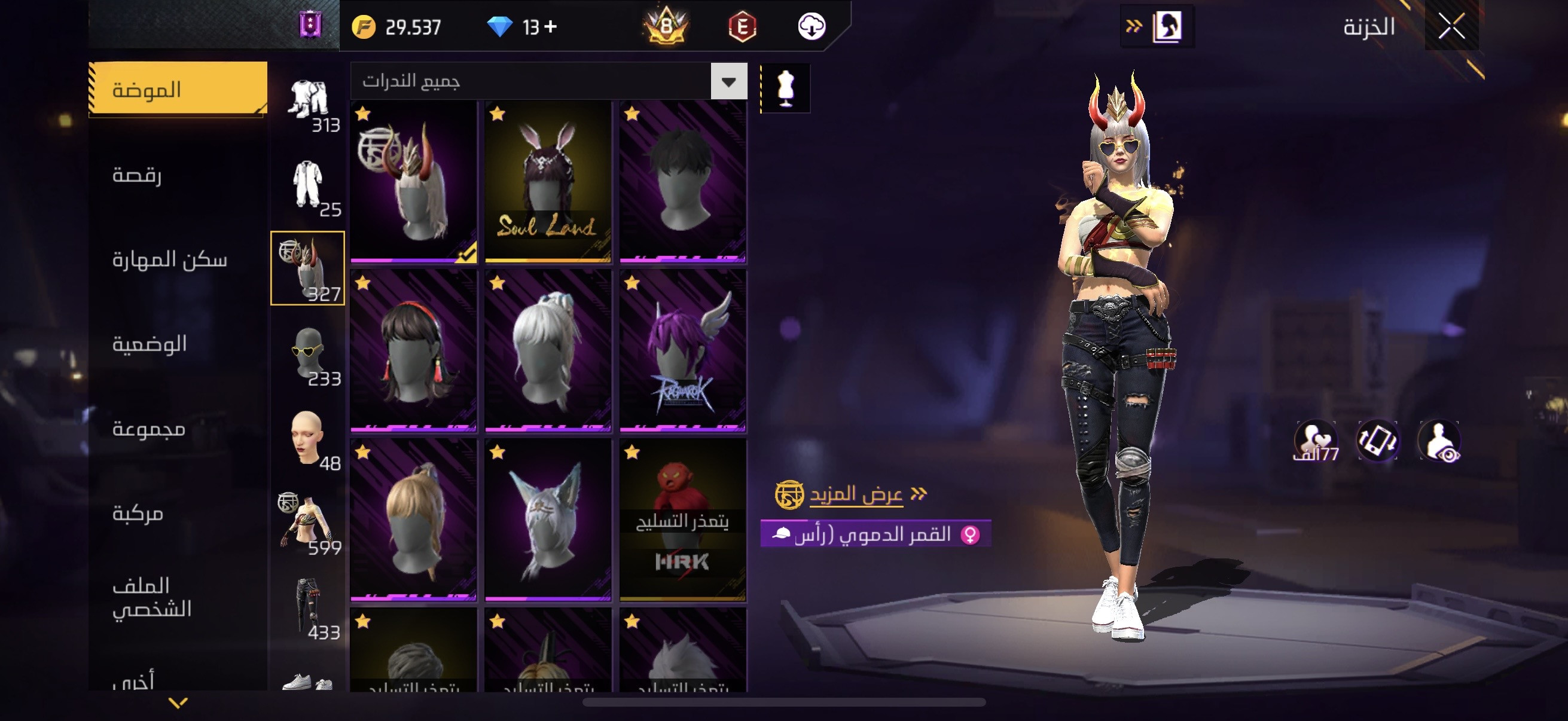This screenshot has height=721, width=1568.
Task: Choose the Ragnarok purple winged hair
Action: pyautogui.click(x=682, y=350)
